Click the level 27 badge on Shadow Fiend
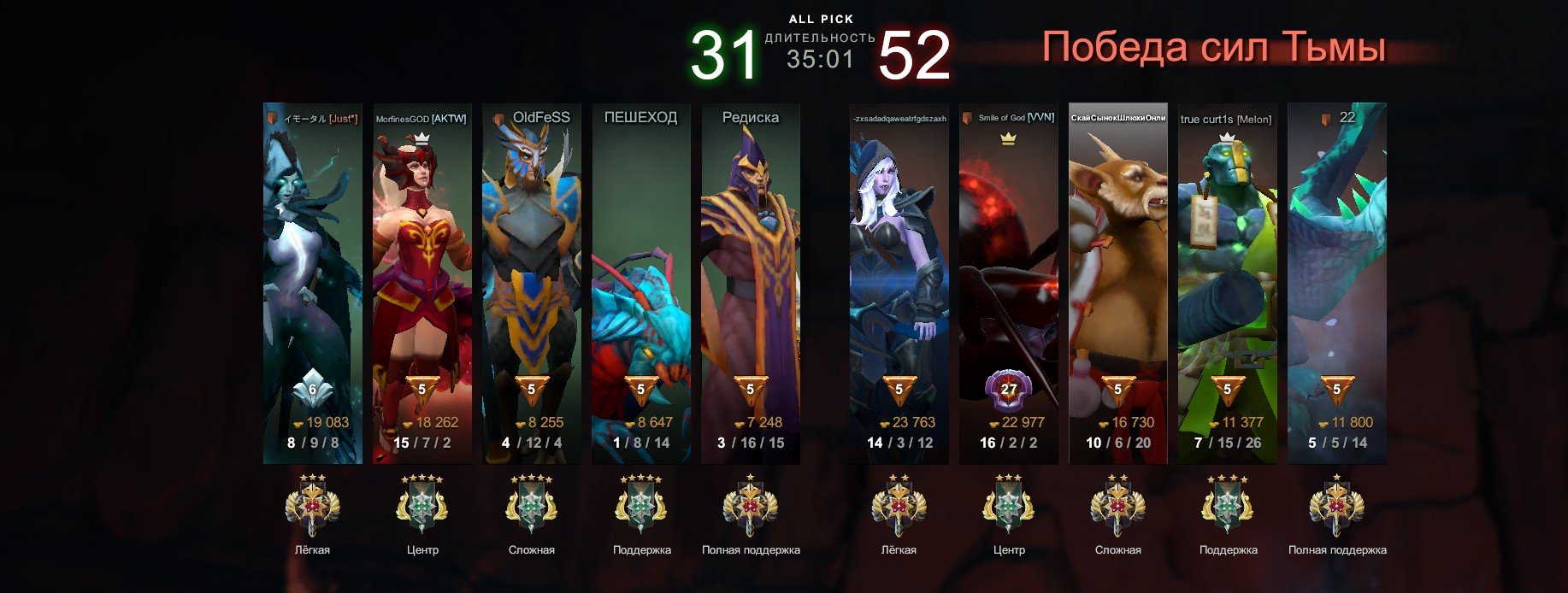Viewport: 1568px width, 593px height. (x=1009, y=390)
